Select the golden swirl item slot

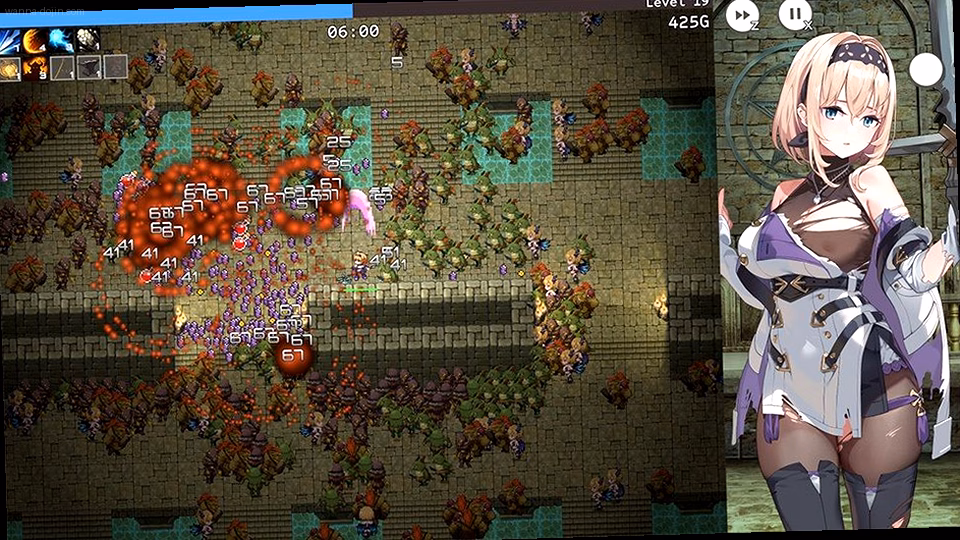click(x=11, y=68)
